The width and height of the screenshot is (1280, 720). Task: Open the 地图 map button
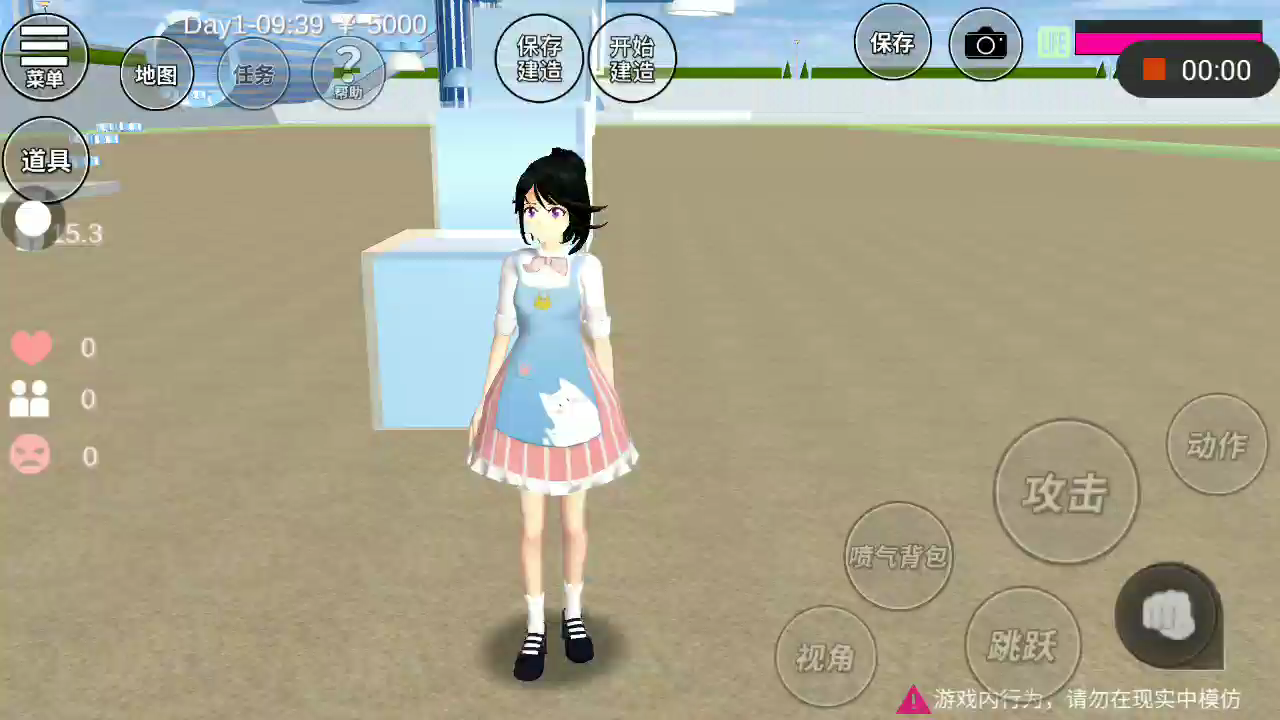157,74
